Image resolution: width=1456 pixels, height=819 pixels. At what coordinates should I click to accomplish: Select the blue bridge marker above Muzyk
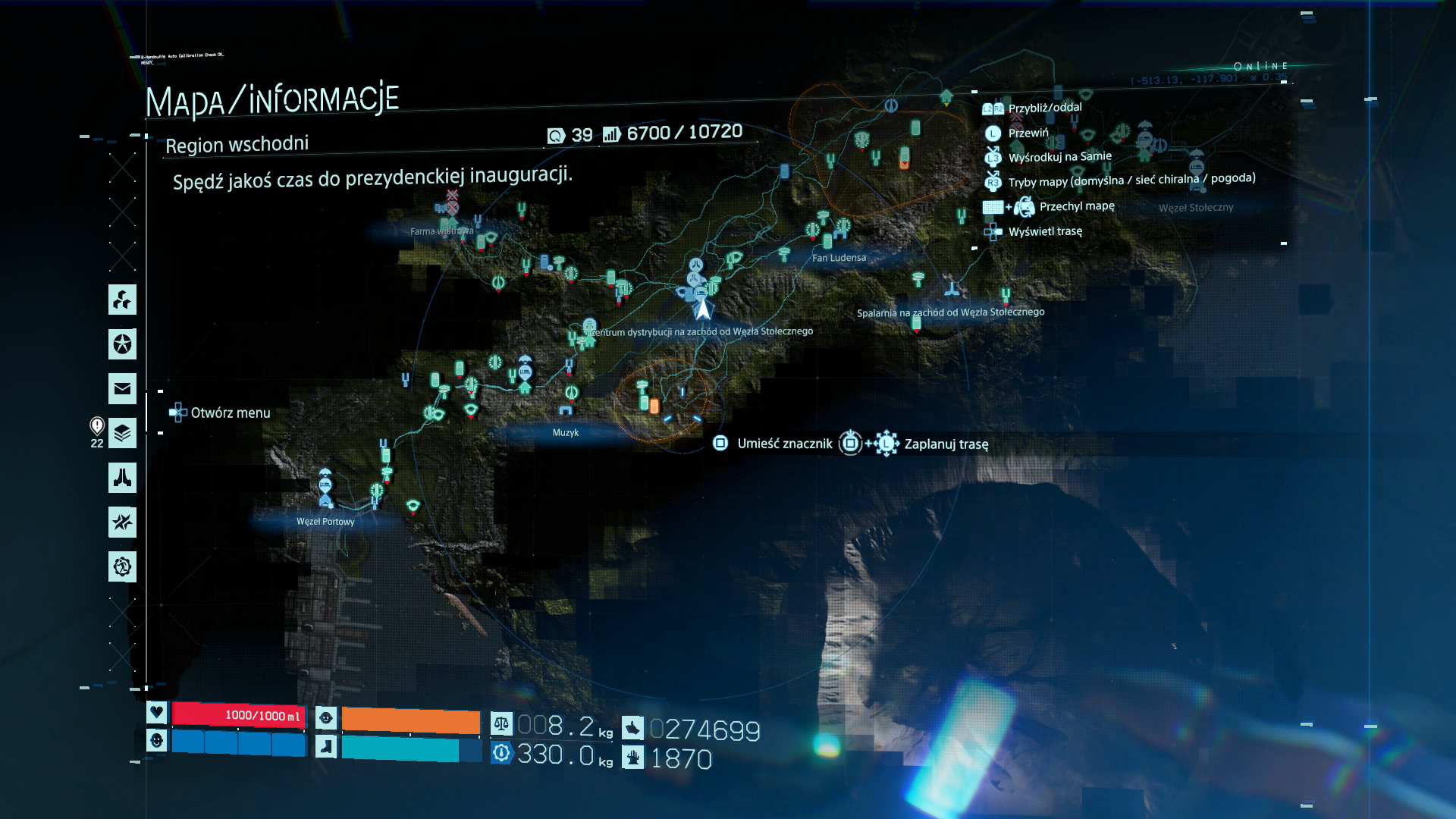[566, 410]
